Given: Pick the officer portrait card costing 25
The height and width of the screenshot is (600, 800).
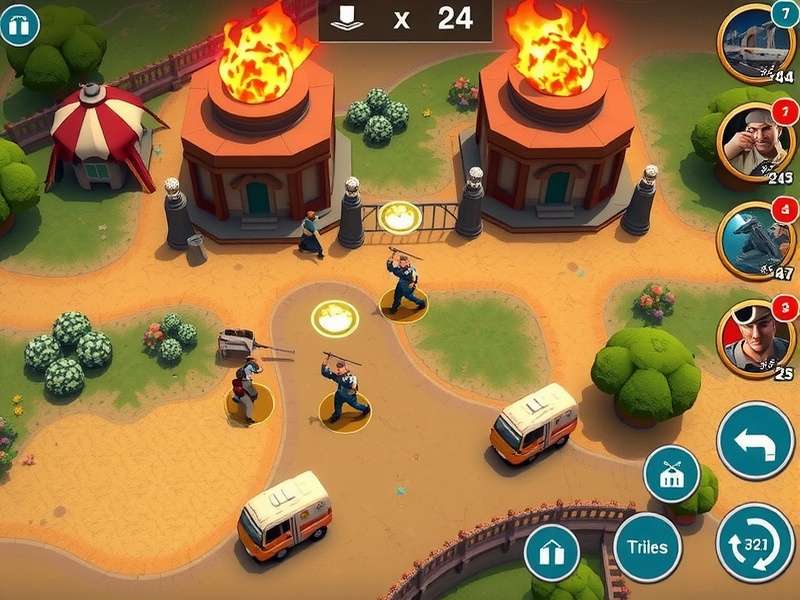Looking at the screenshot, I should (755, 337).
